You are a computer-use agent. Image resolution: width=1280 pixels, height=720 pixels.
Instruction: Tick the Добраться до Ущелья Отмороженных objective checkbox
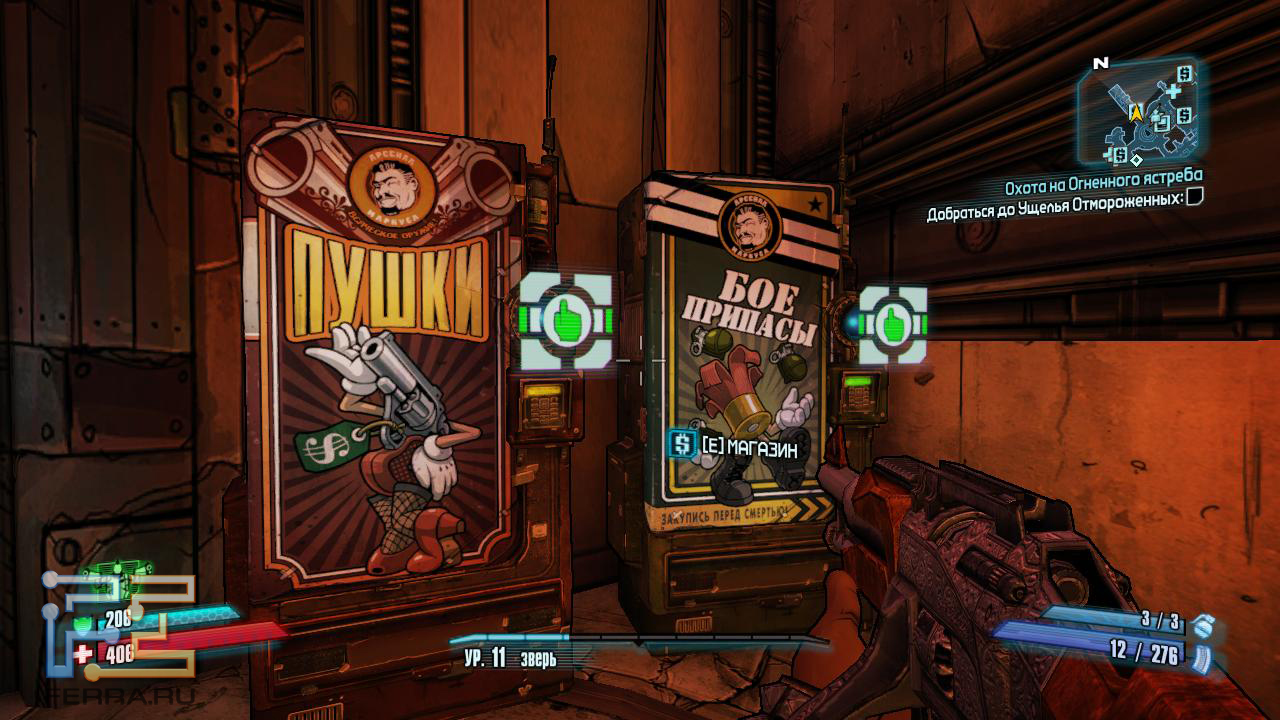click(x=1194, y=197)
